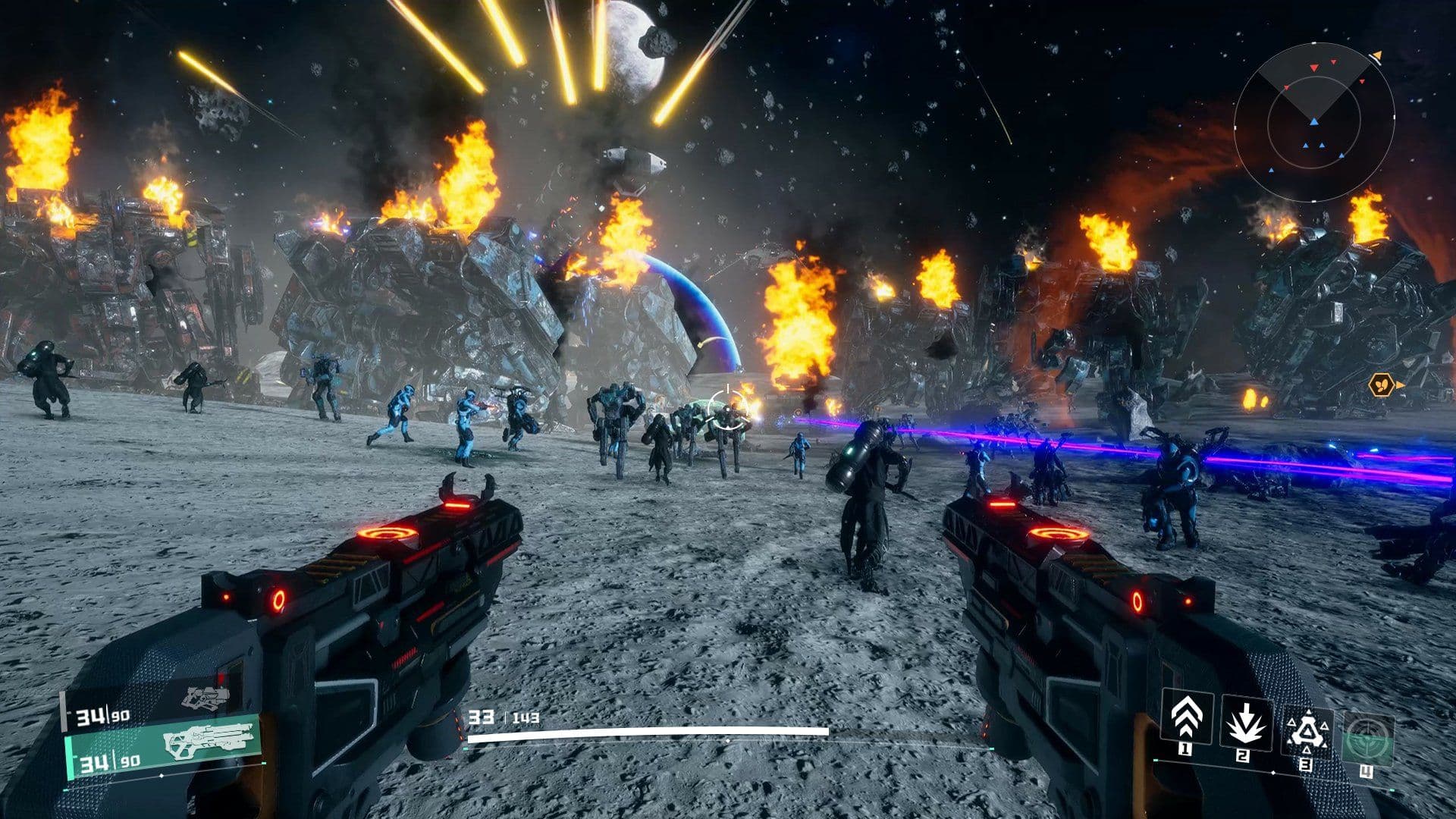Image resolution: width=1456 pixels, height=819 pixels.
Task: Click the circular radar minimap
Action: [1313, 121]
